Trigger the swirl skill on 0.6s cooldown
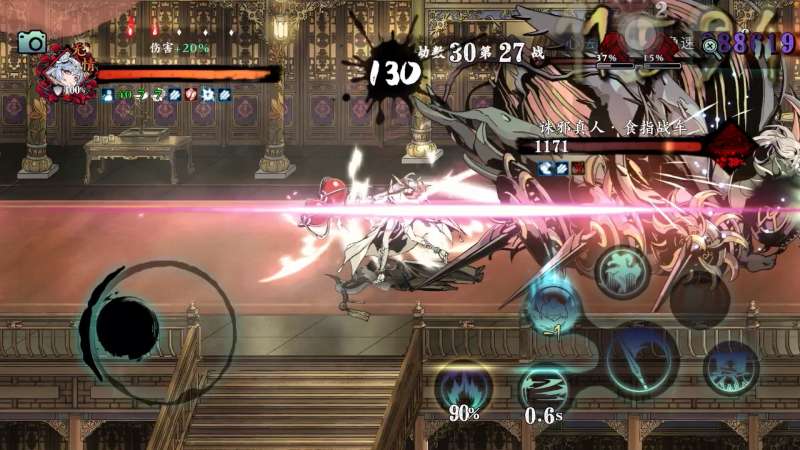The width and height of the screenshot is (800, 450). pyautogui.click(x=543, y=388)
